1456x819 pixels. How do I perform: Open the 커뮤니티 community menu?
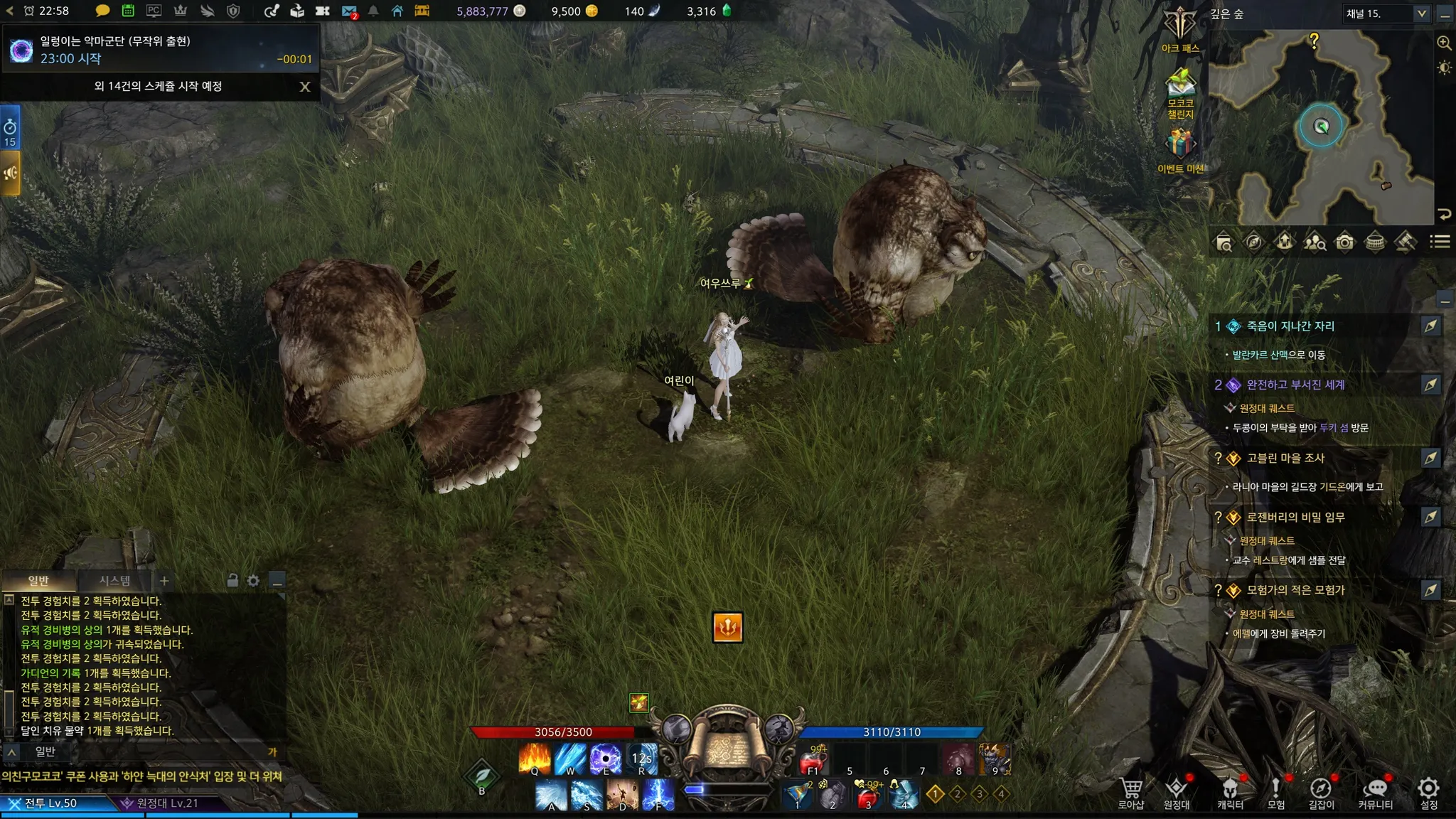tap(1375, 792)
